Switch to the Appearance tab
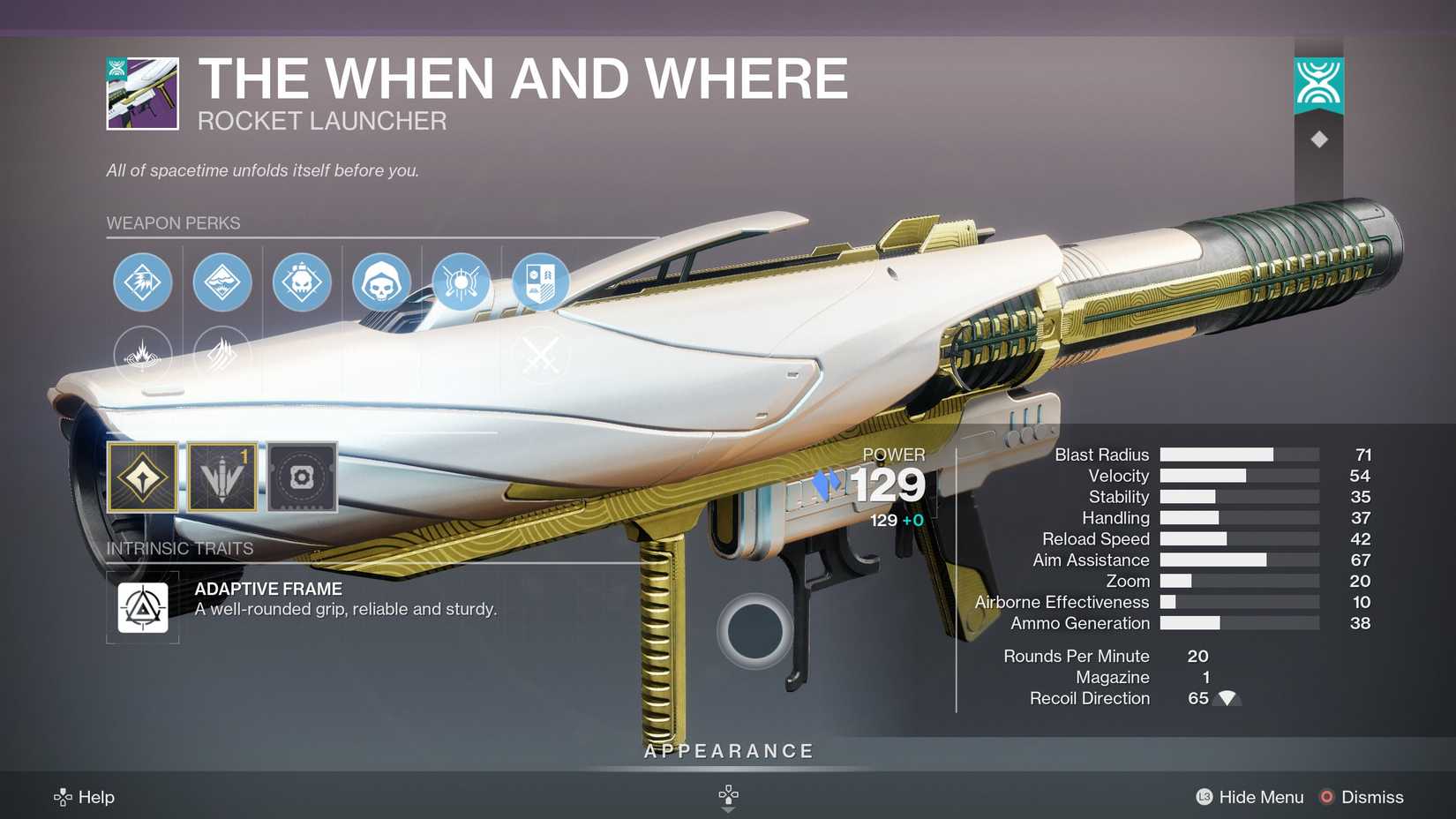 [x=727, y=750]
